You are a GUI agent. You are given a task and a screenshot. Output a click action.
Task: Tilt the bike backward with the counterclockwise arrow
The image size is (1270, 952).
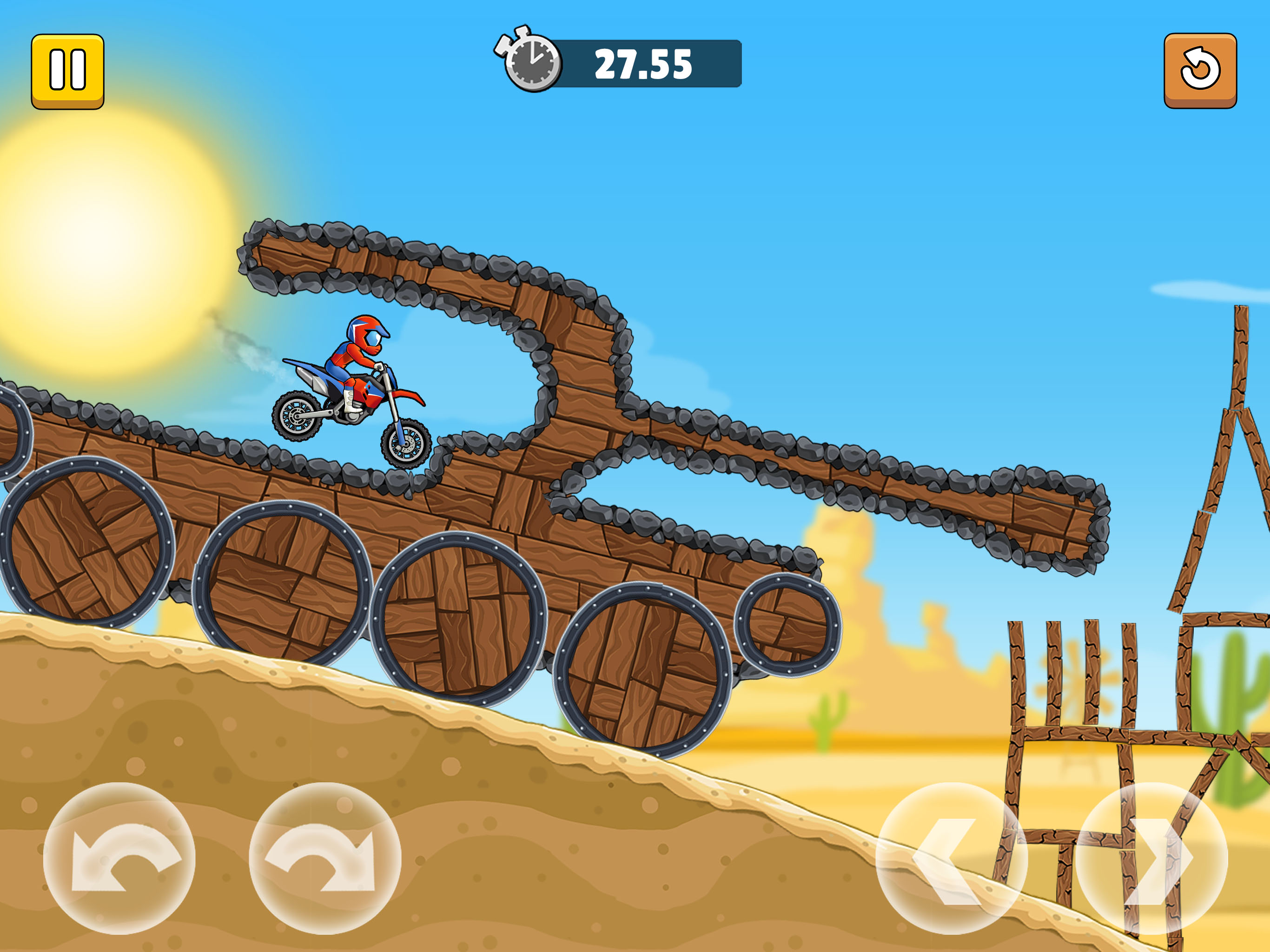(x=119, y=859)
